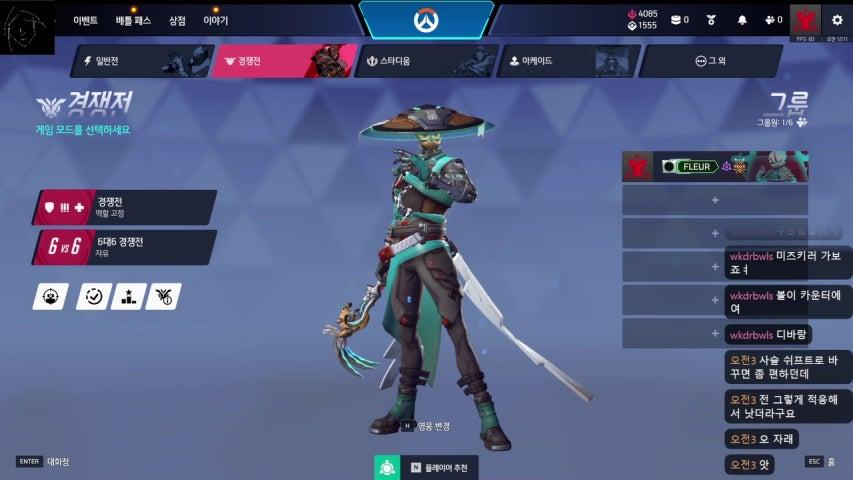
Task: Select the 경쟁전 (Competitive) tab
Action: click(x=284, y=61)
